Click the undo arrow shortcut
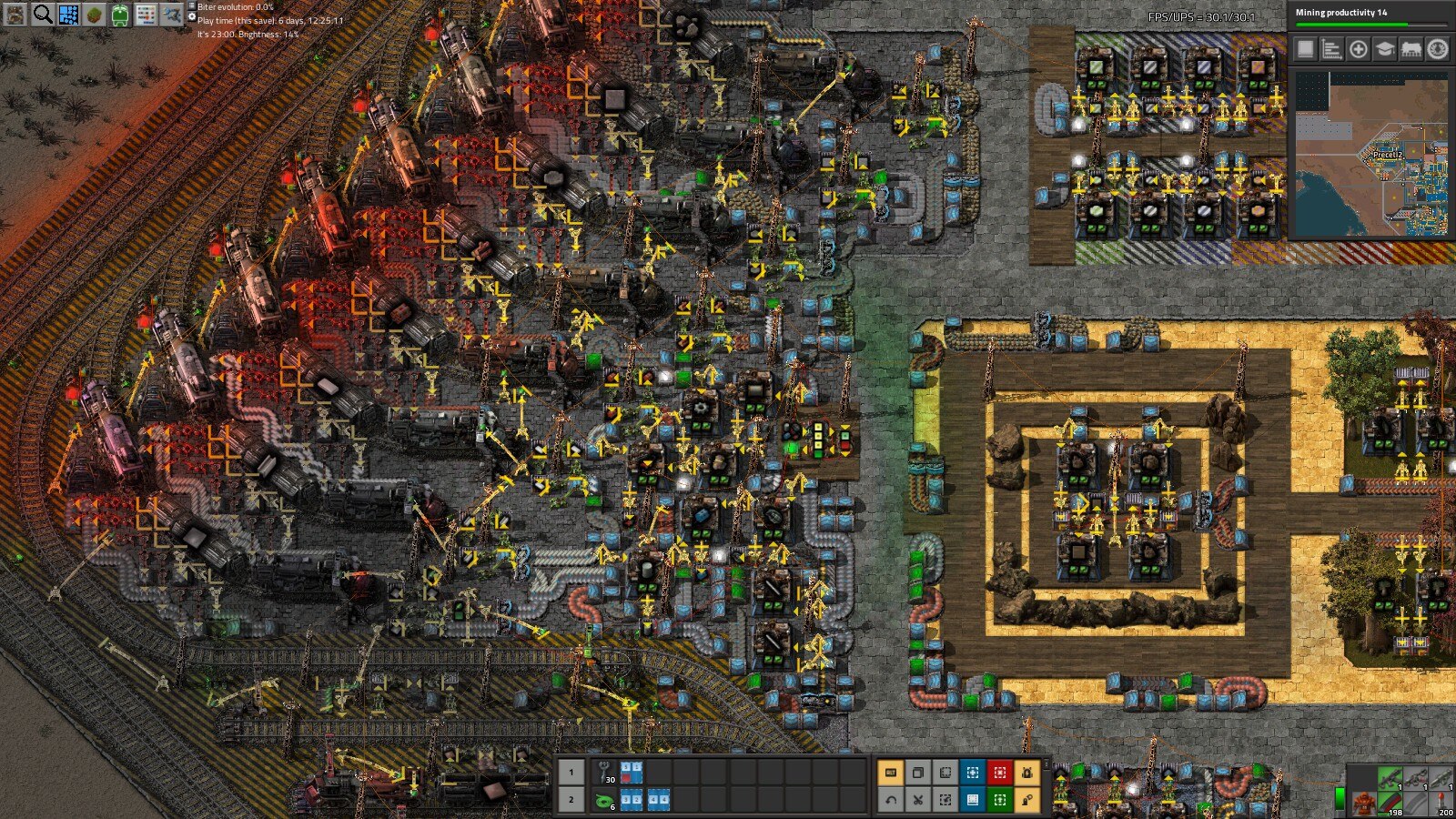The width and height of the screenshot is (1456, 819). click(x=890, y=800)
